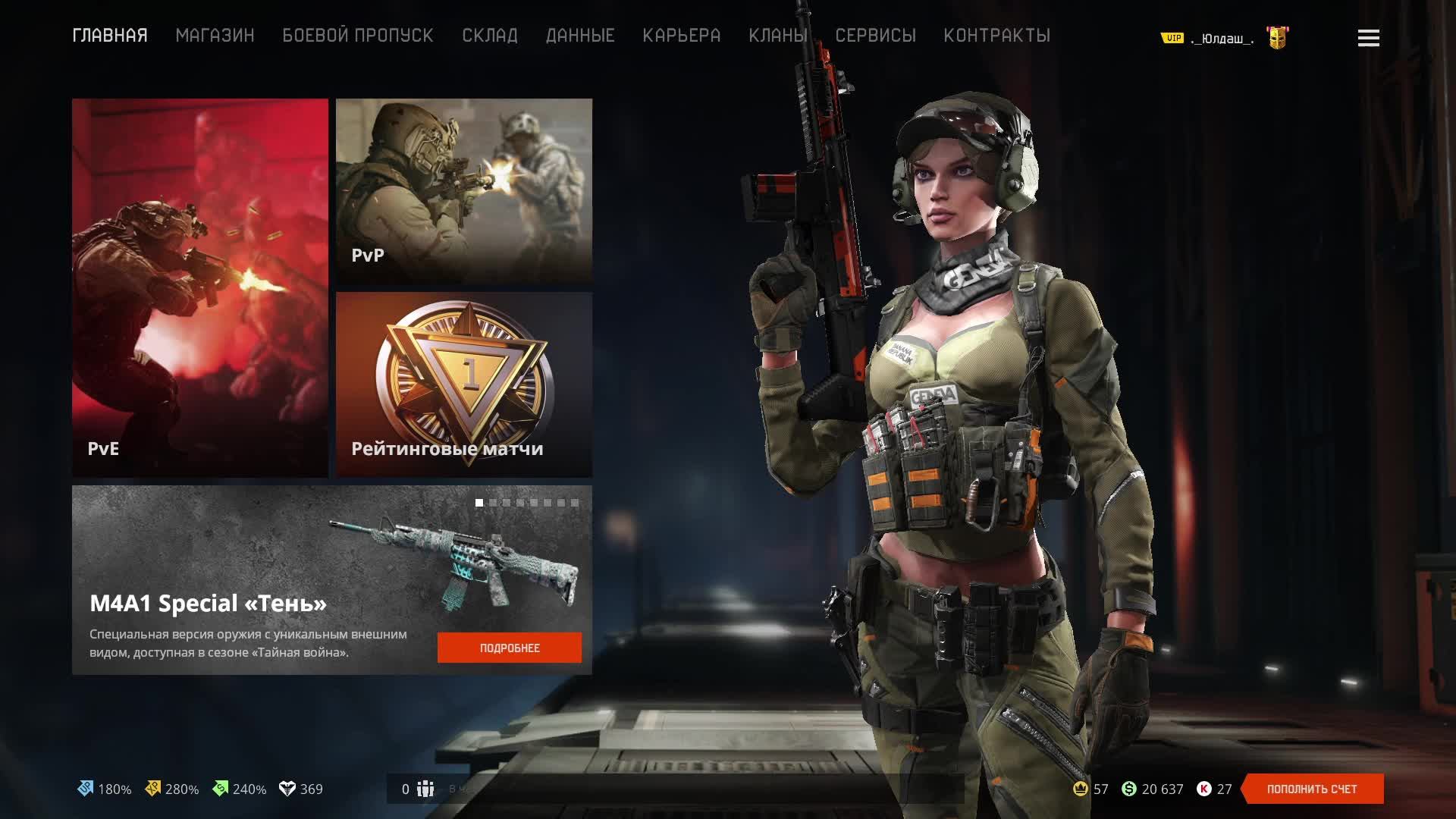Open the hamburger menu
This screenshot has width=1456, height=819.
tap(1368, 38)
